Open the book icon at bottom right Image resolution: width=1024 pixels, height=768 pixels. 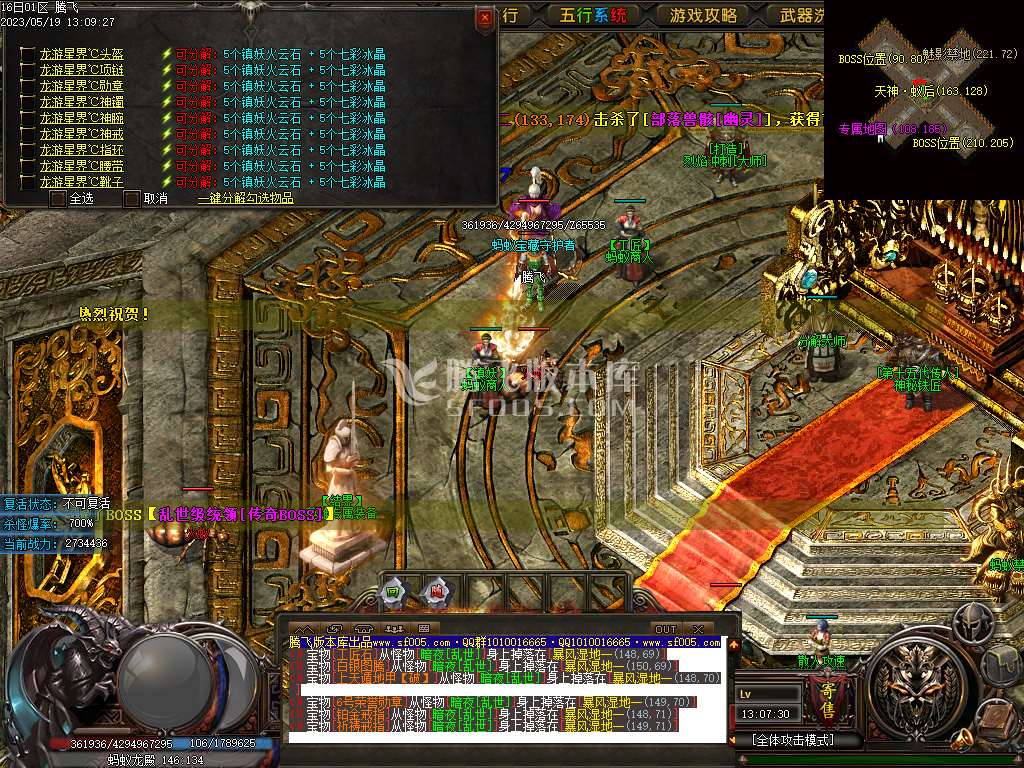[996, 718]
